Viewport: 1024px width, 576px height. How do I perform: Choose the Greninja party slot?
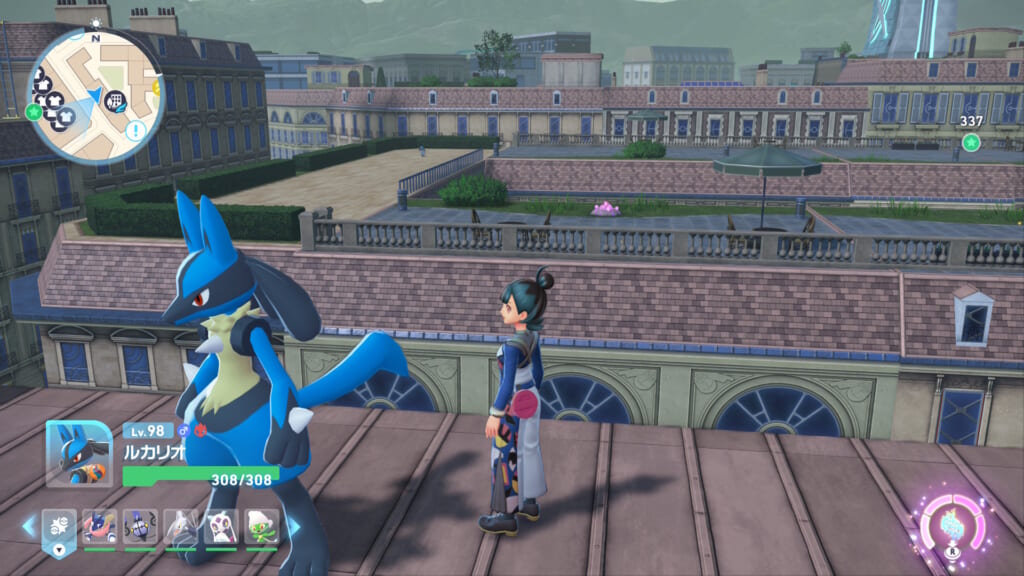[x=99, y=526]
